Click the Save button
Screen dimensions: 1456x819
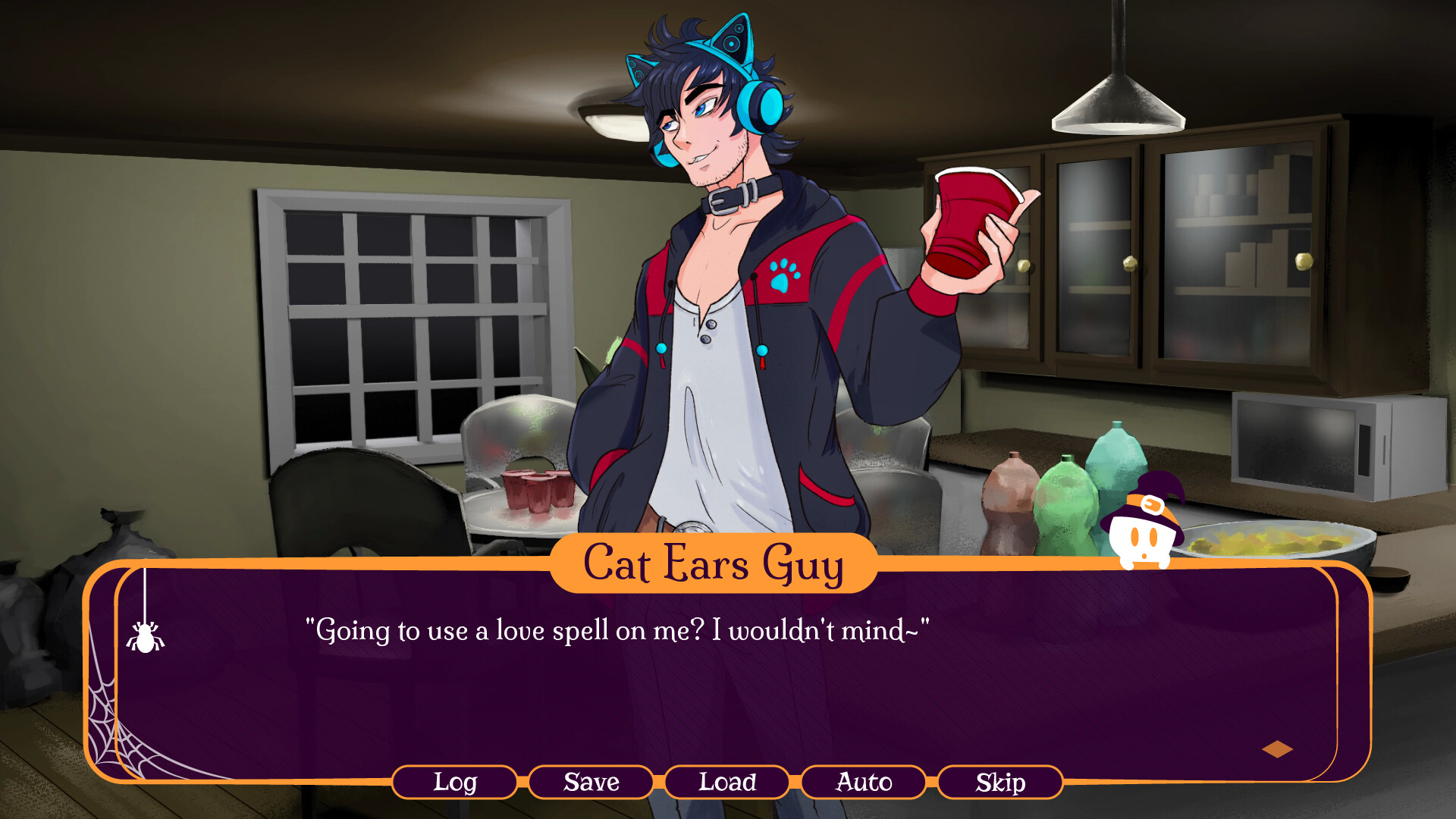591,782
